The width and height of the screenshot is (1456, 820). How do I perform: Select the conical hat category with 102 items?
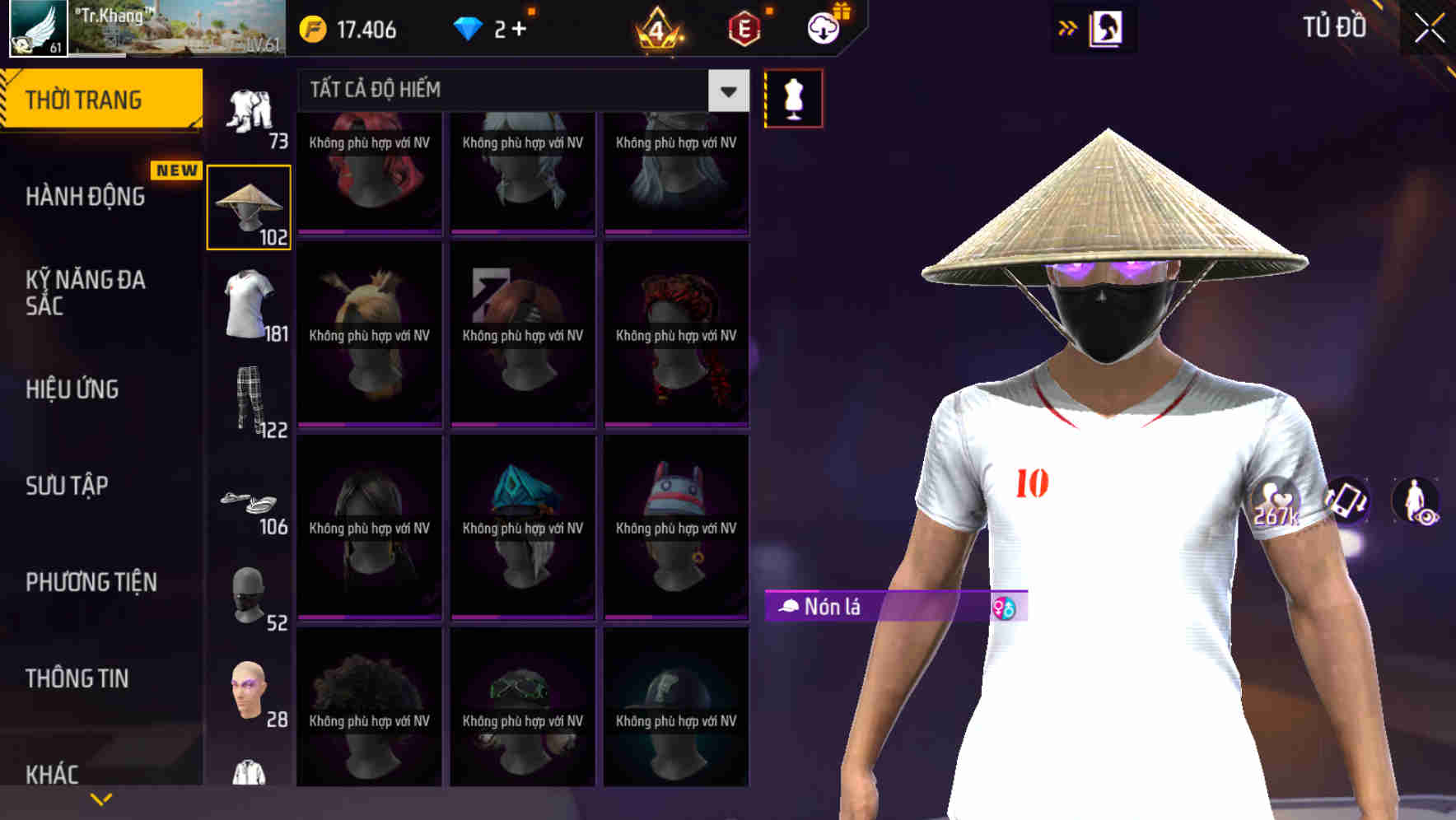(x=249, y=206)
